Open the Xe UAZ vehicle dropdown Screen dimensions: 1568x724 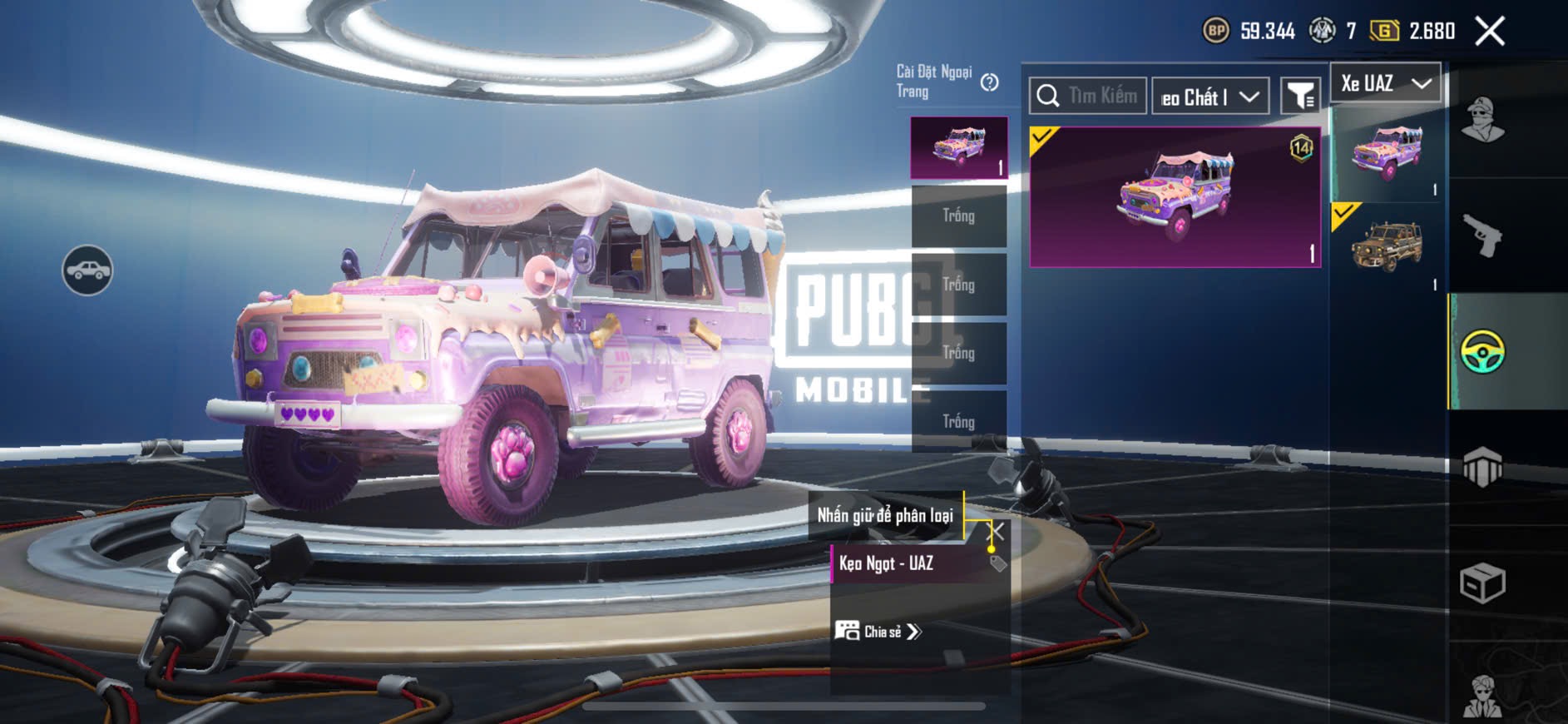click(x=1385, y=83)
